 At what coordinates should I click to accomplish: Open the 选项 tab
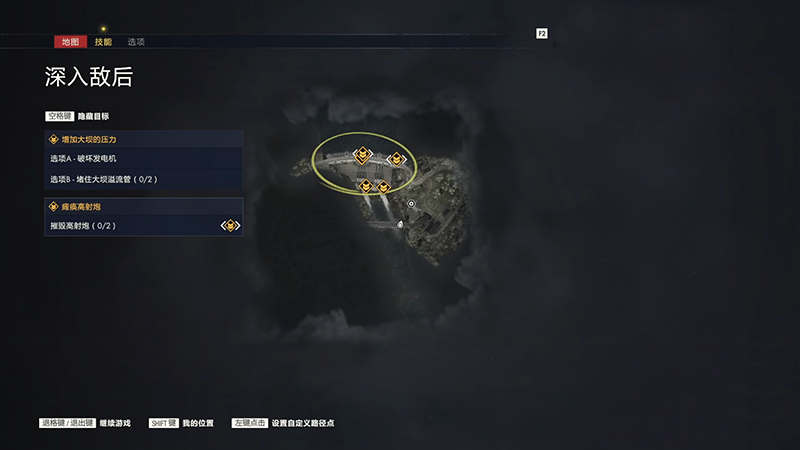coord(136,42)
